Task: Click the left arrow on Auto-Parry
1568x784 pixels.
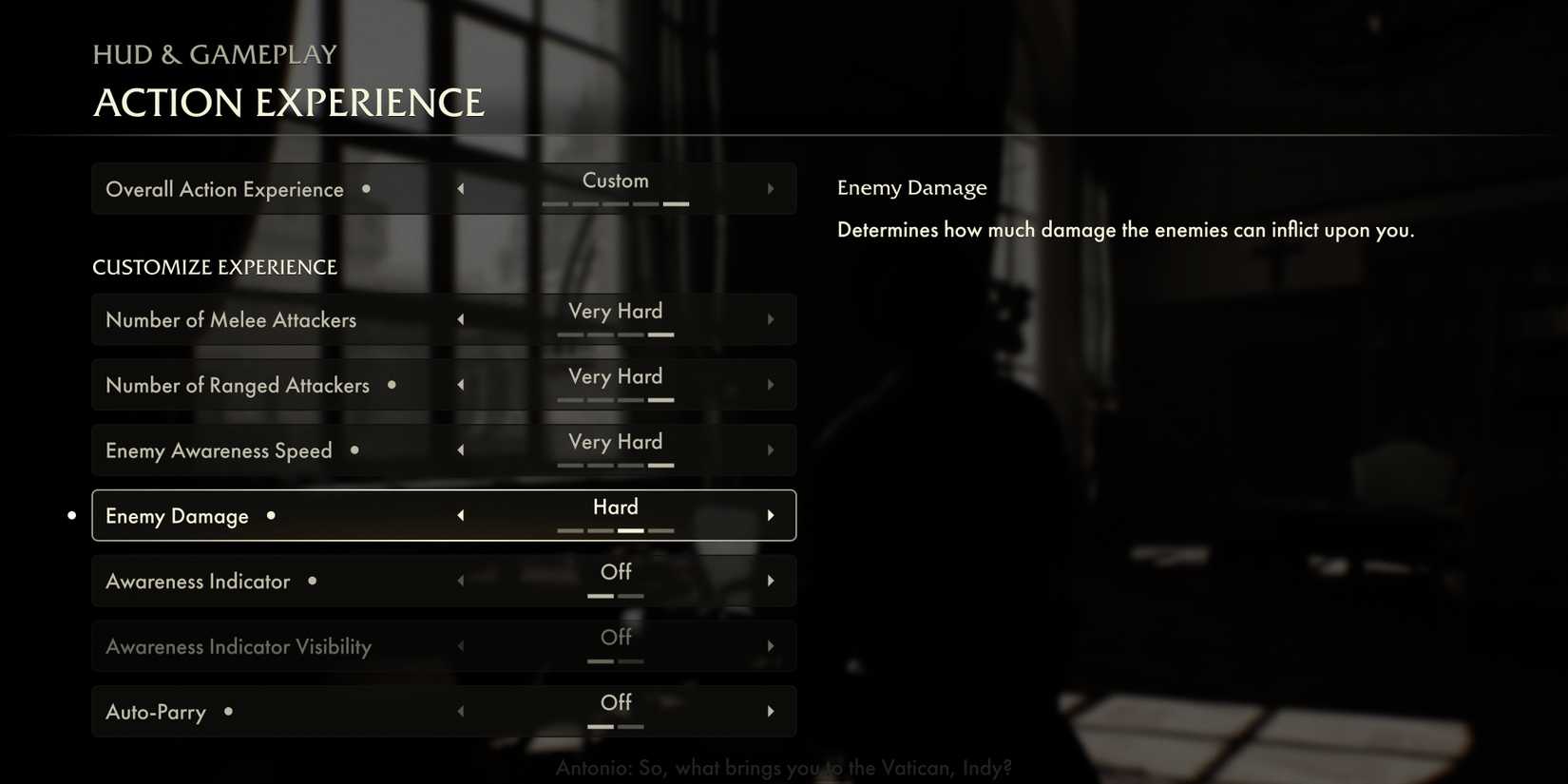Action: (460, 711)
